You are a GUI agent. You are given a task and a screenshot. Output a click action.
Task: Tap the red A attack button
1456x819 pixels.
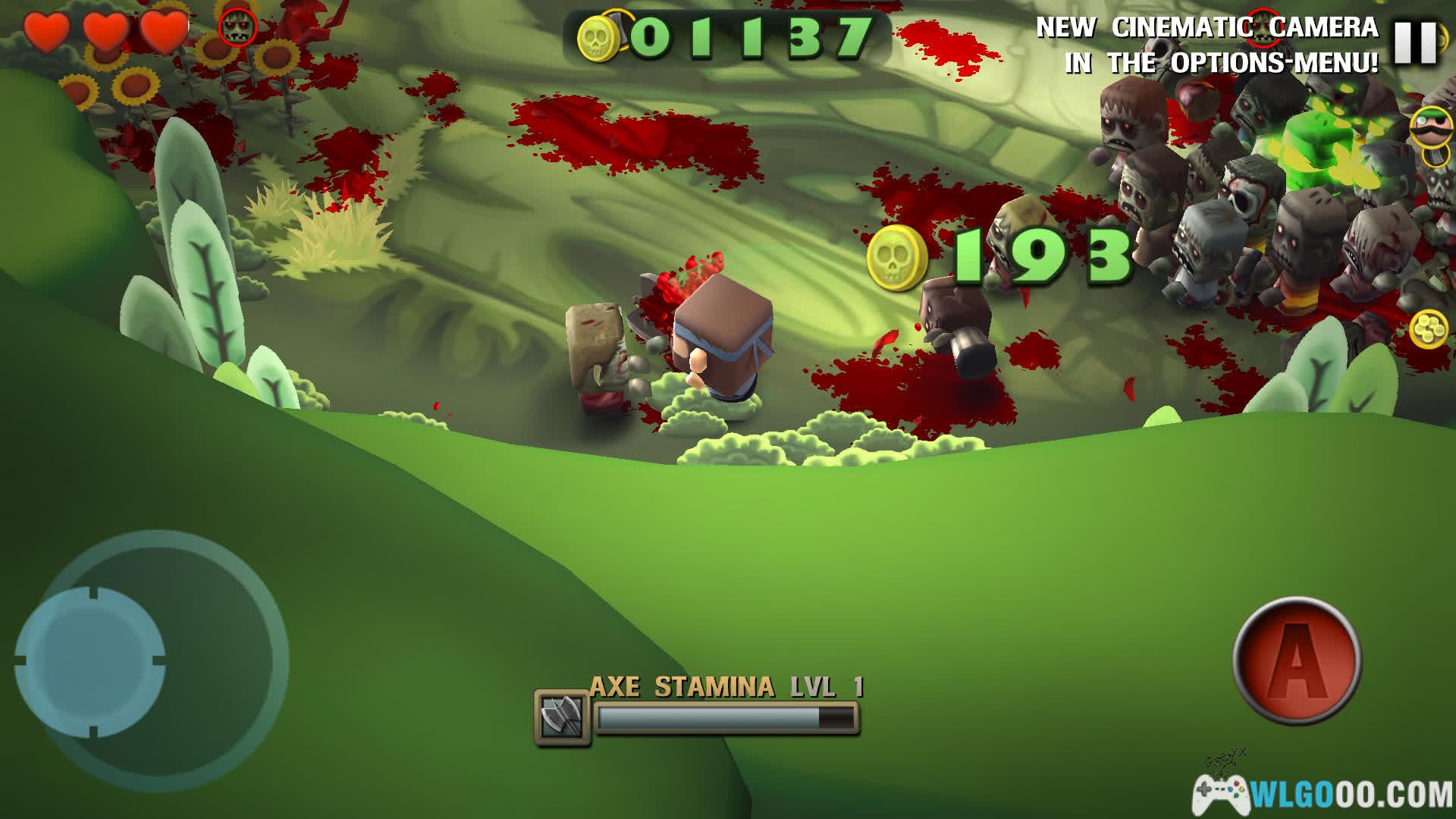pyautogui.click(x=1297, y=660)
